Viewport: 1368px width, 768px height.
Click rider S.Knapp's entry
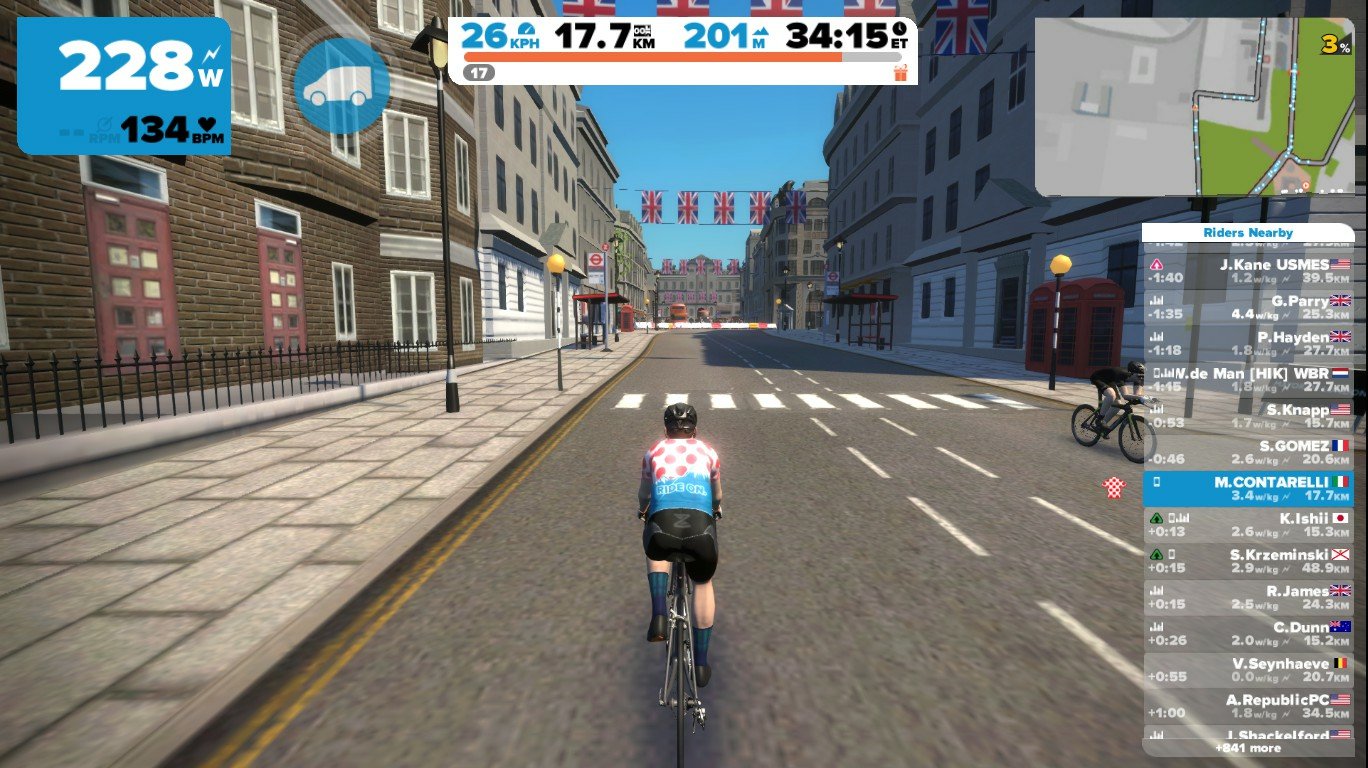tap(1248, 416)
